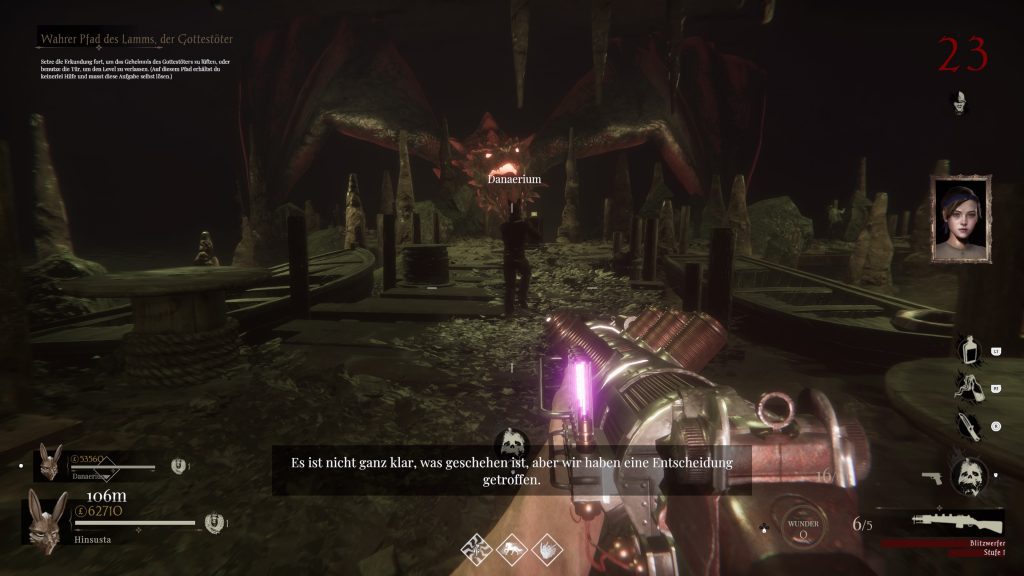Click the emblem beside Hinsusta's health bar
This screenshot has width=1024, height=576.
212,522
